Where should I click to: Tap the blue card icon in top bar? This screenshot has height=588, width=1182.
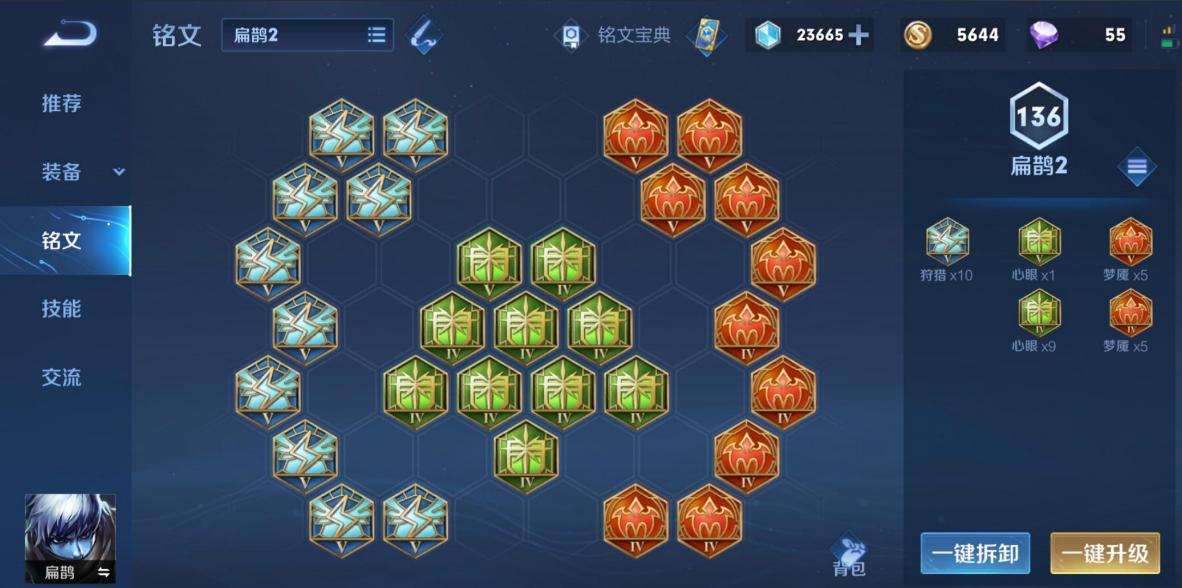706,36
